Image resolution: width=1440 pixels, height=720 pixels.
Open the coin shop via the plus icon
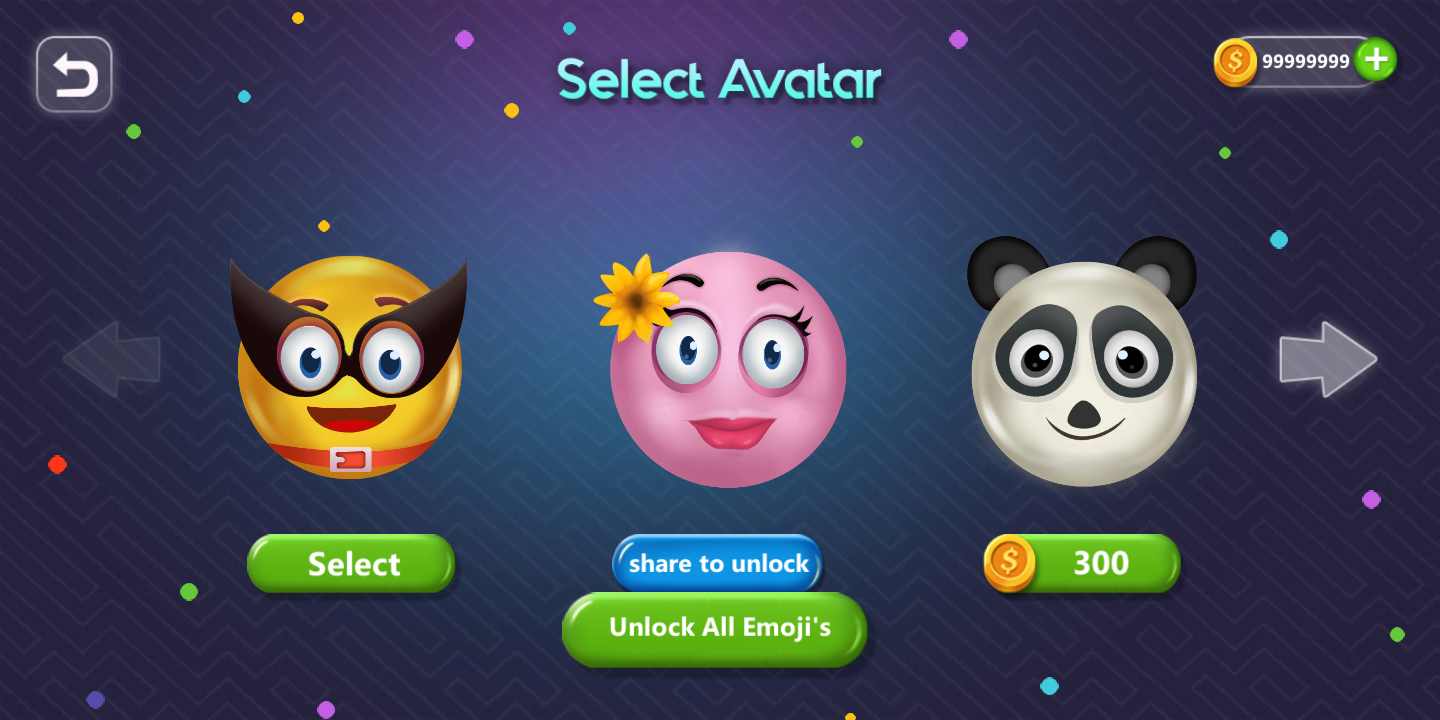(x=1376, y=59)
